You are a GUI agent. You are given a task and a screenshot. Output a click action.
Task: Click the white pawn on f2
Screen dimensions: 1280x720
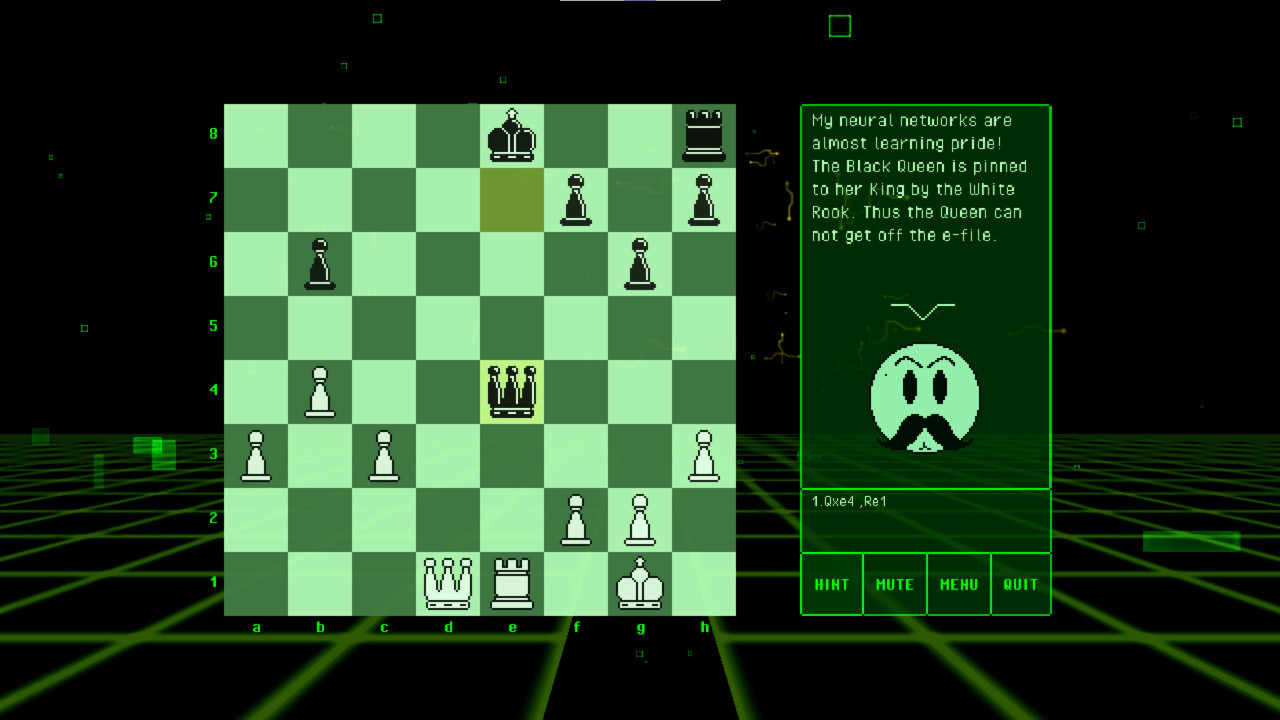(577, 519)
